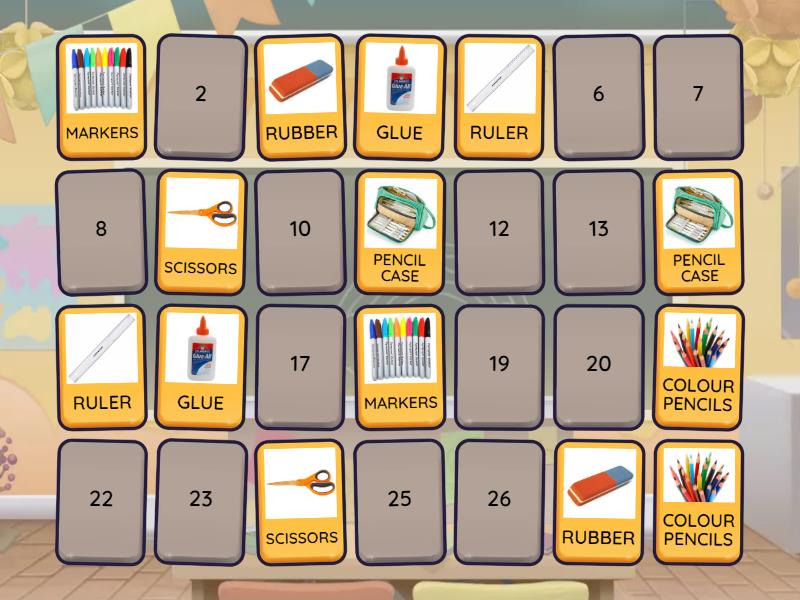Flip card number 10

(300, 229)
